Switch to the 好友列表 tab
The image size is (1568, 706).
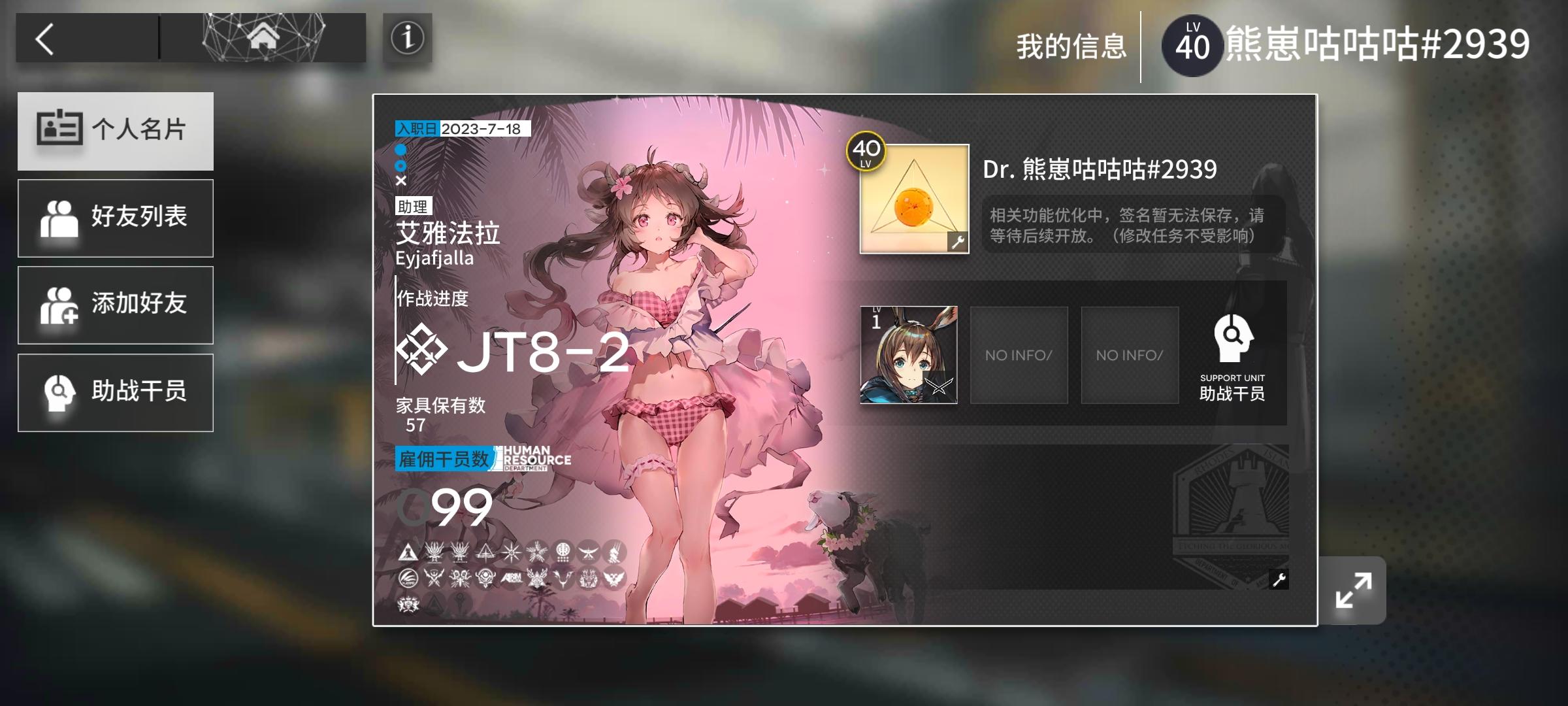116,218
